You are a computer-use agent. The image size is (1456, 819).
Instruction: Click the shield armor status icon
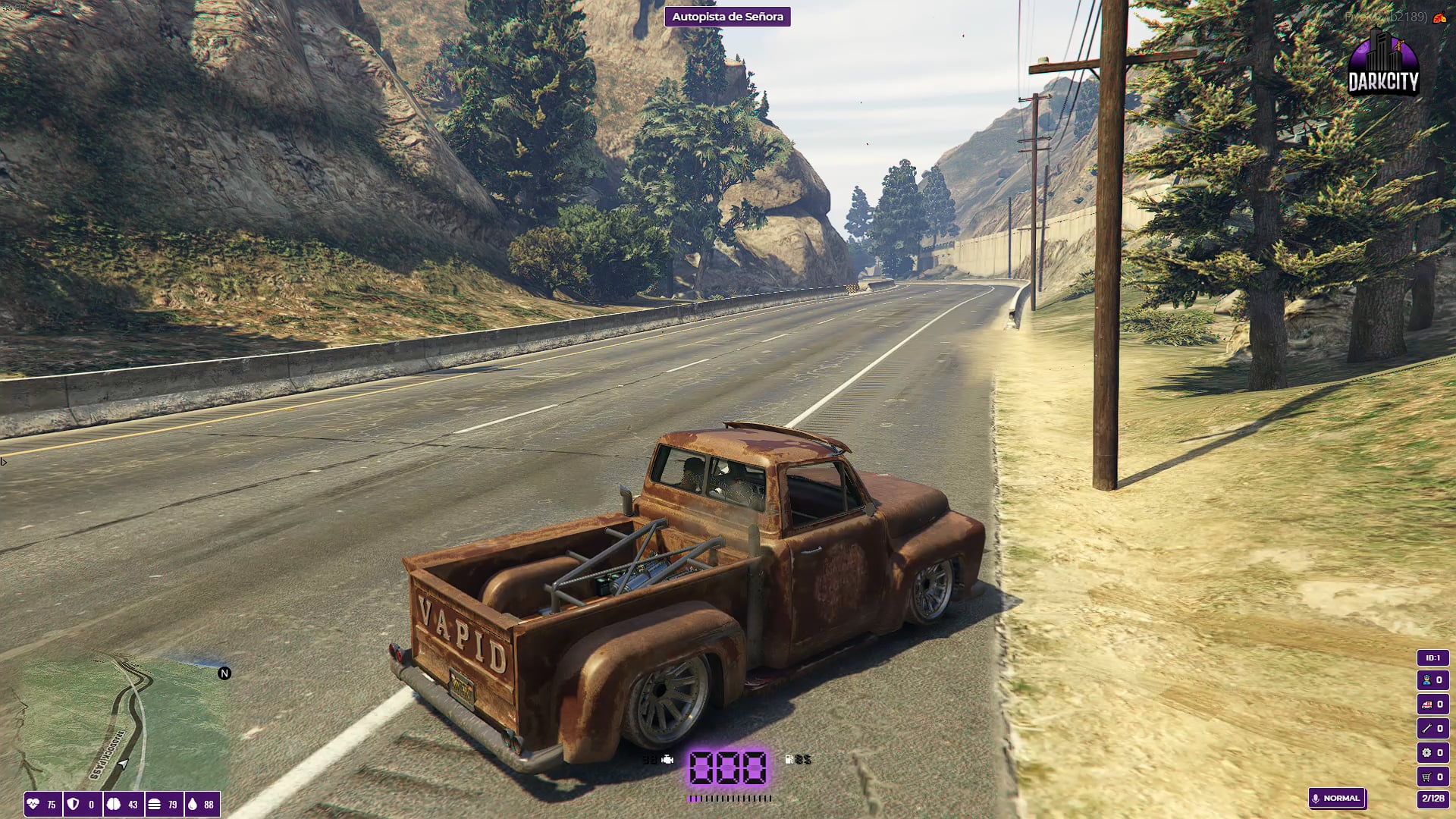[x=74, y=805]
